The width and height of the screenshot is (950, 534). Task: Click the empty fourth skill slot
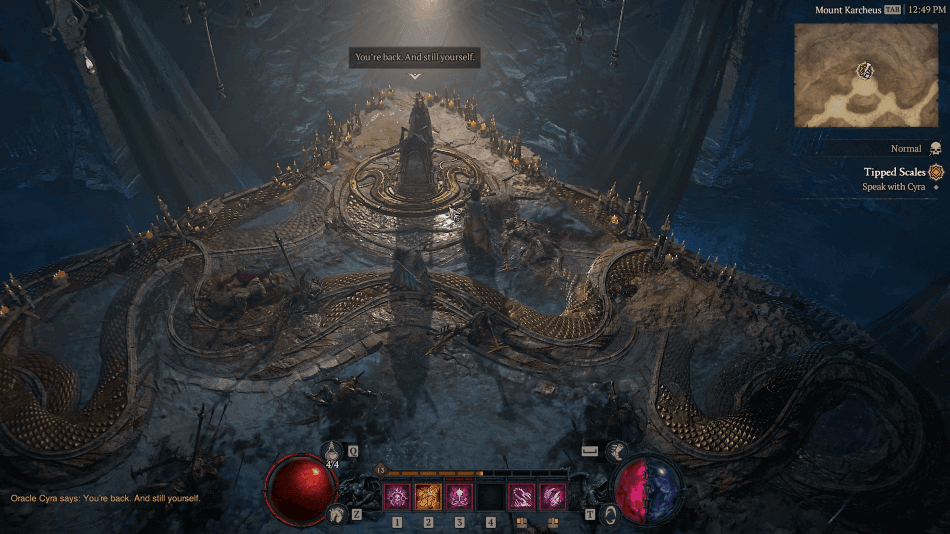490,496
